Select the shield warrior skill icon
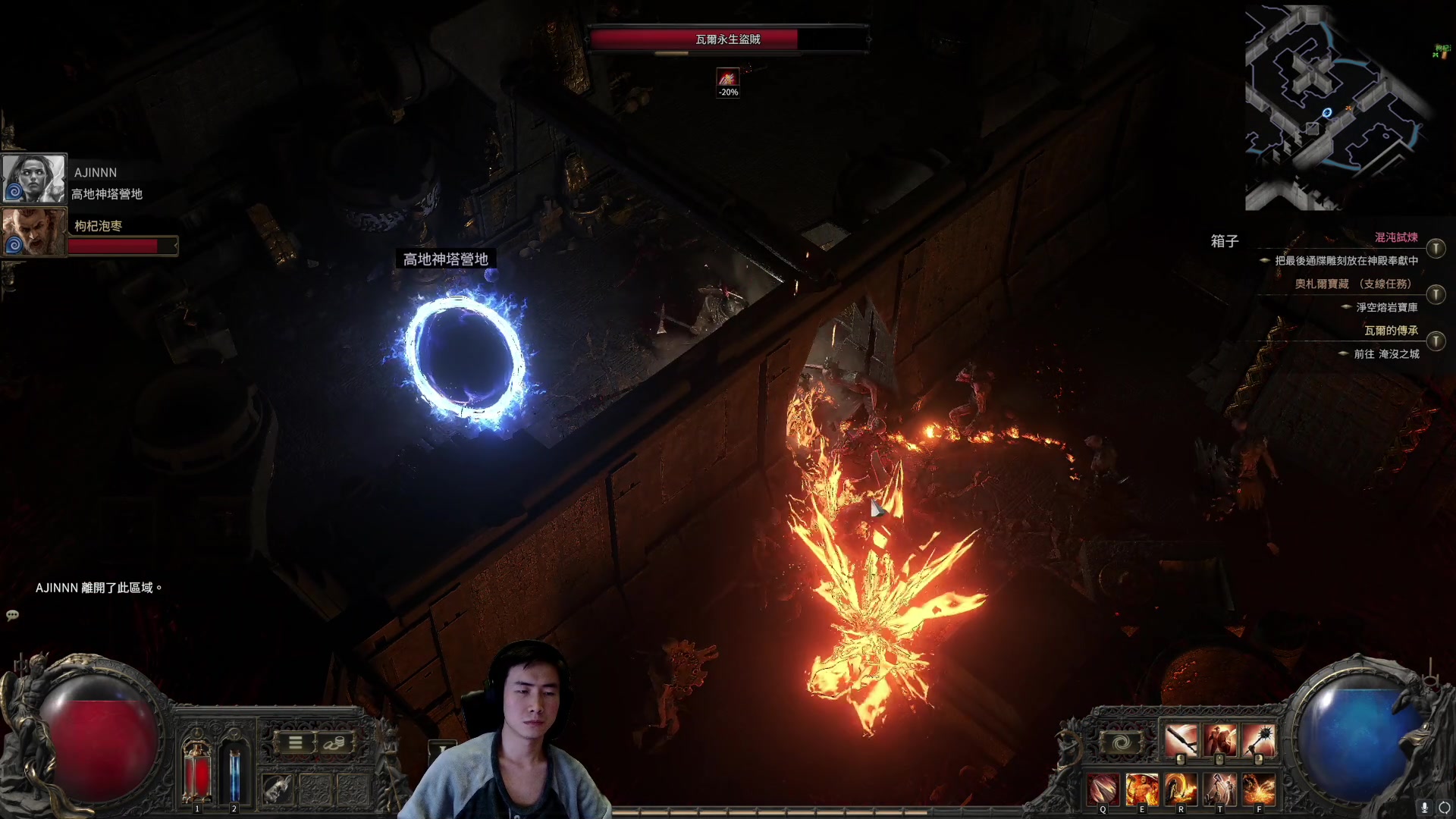 point(1219,741)
